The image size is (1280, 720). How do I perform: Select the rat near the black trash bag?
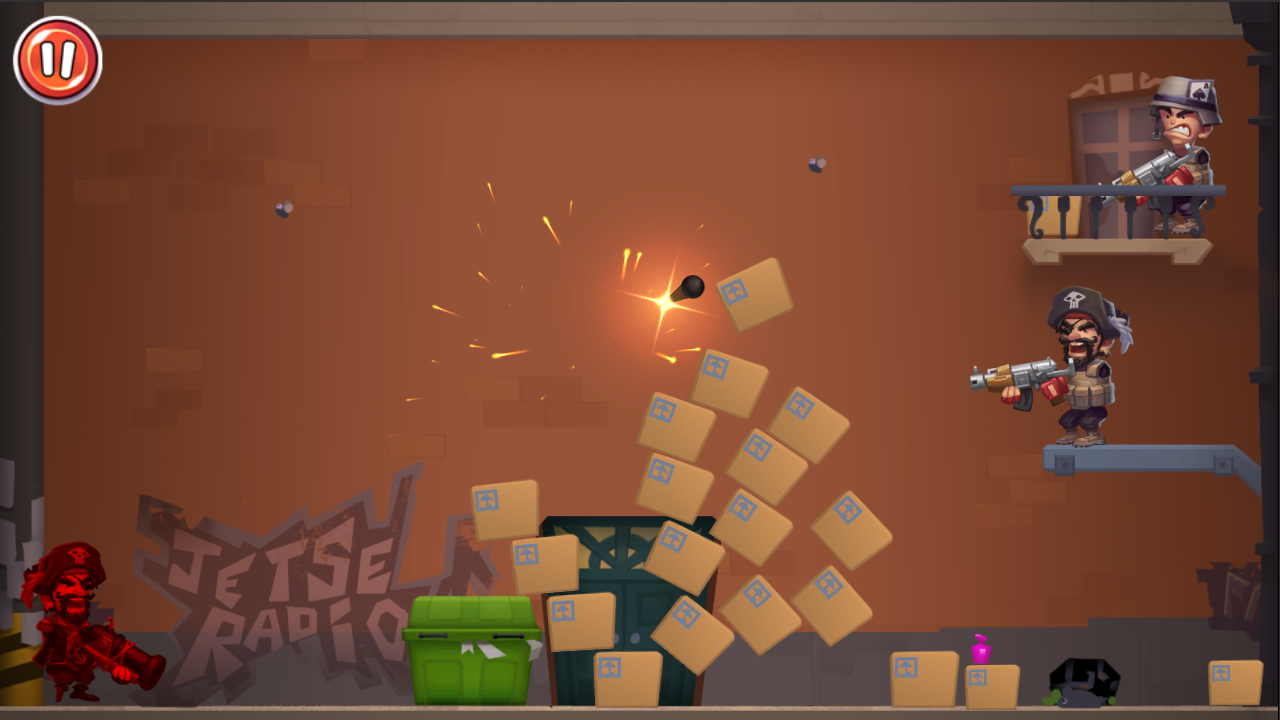pos(1078,698)
